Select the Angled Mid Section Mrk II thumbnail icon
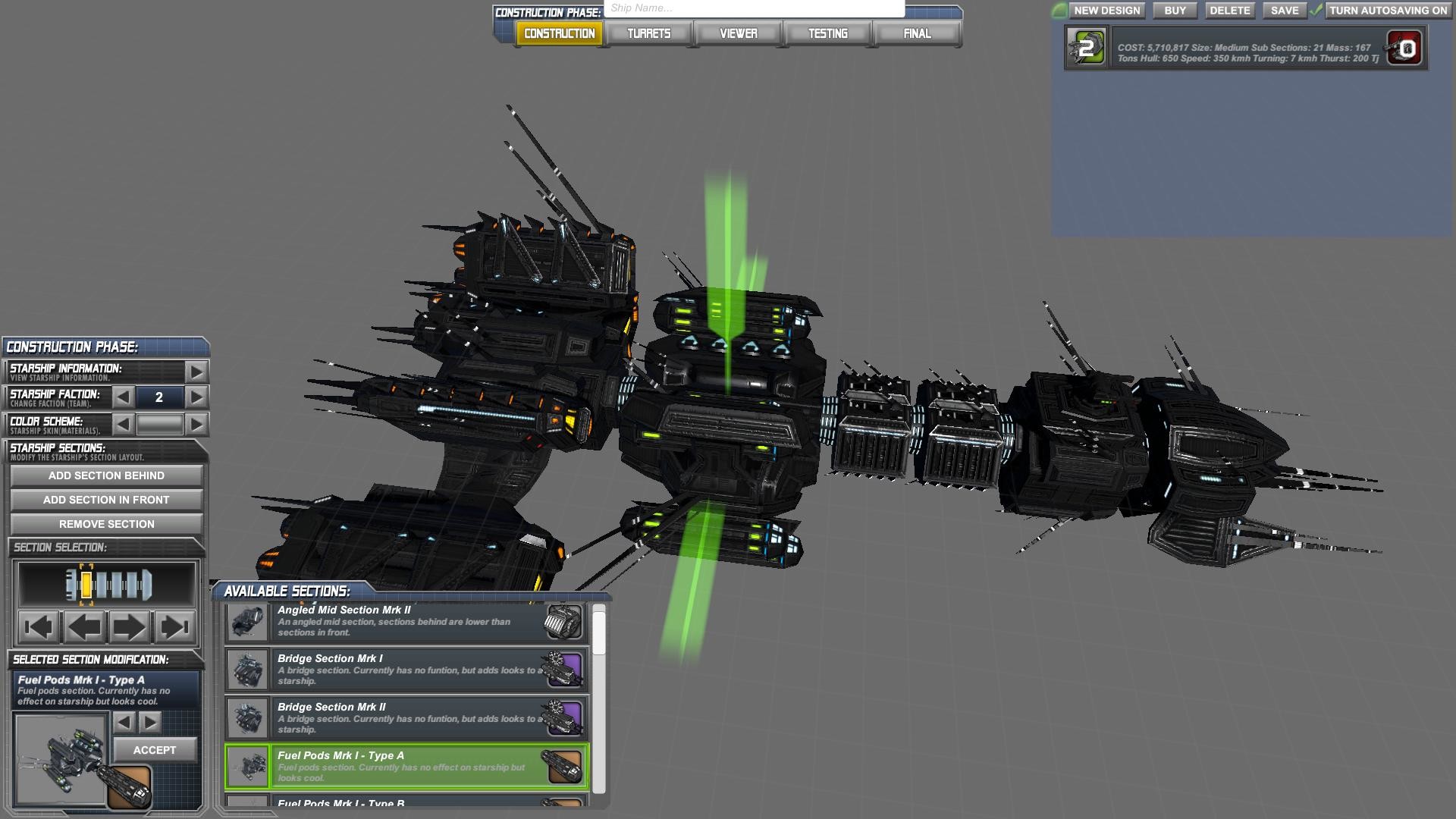1456x819 pixels. tap(246, 620)
